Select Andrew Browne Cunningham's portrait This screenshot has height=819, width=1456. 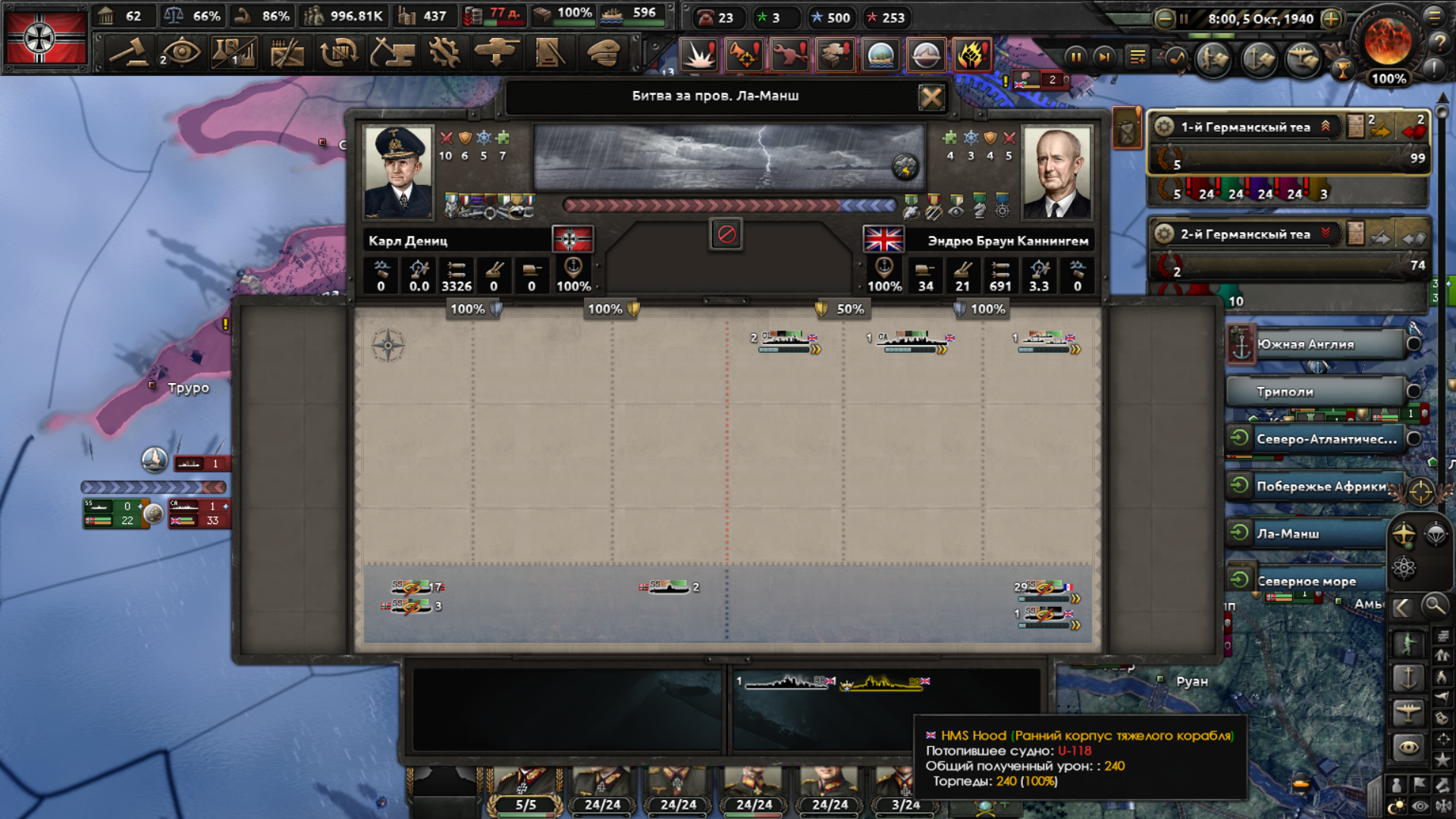point(1057,172)
